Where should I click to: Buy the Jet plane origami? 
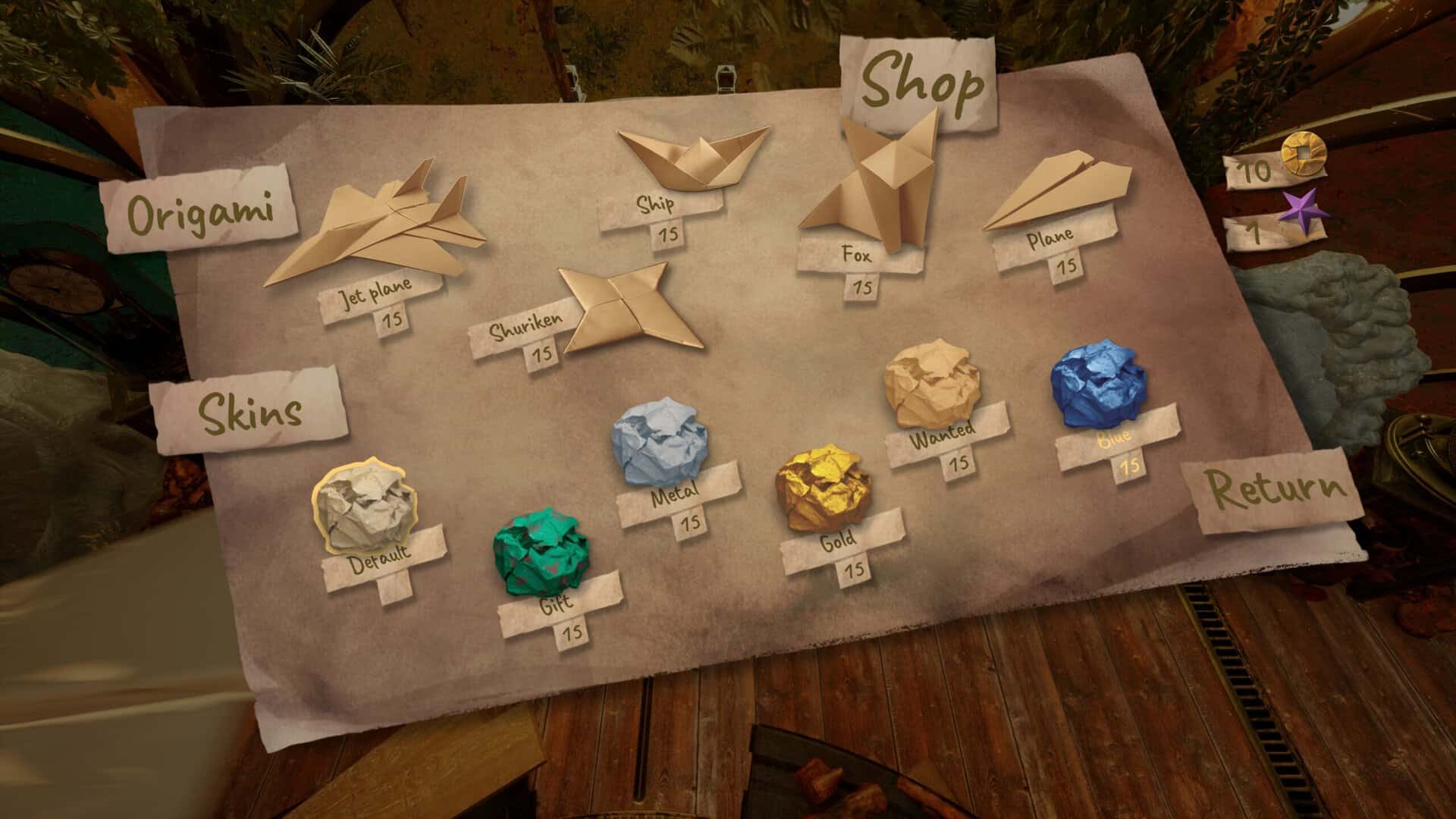pyautogui.click(x=377, y=226)
